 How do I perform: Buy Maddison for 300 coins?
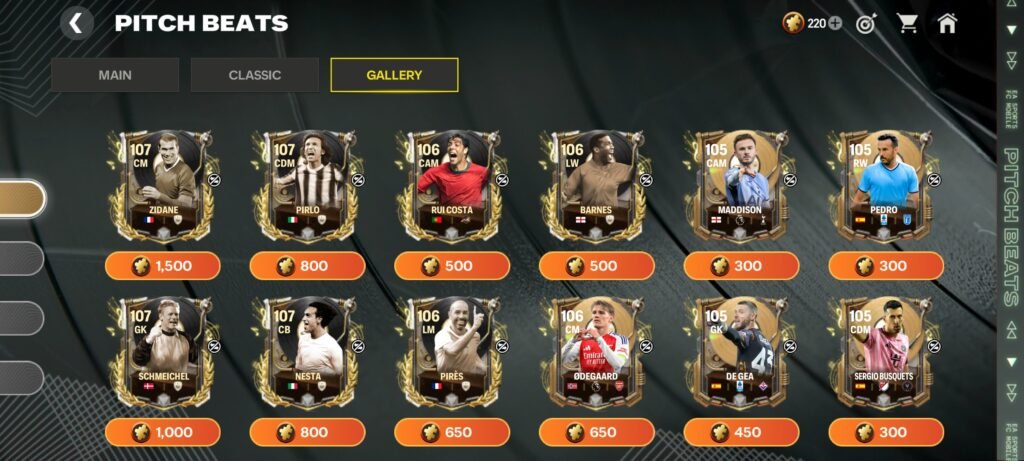click(x=741, y=266)
